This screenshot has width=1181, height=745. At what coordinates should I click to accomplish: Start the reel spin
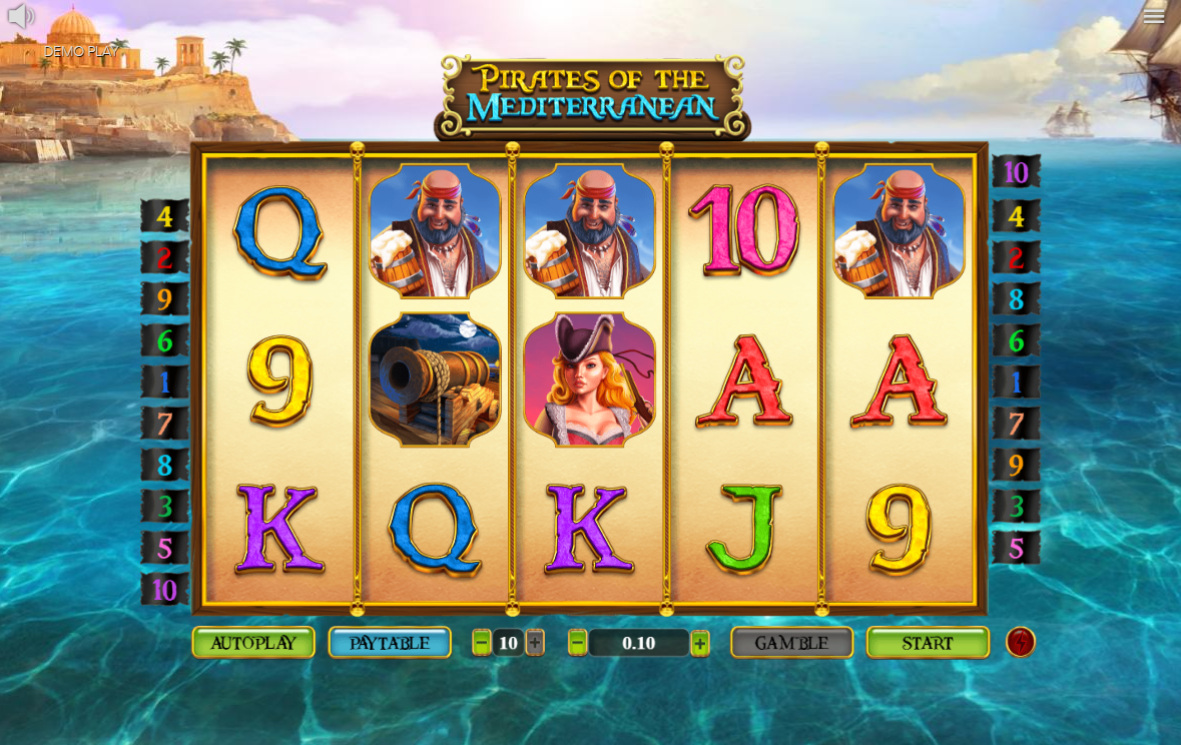coord(927,643)
